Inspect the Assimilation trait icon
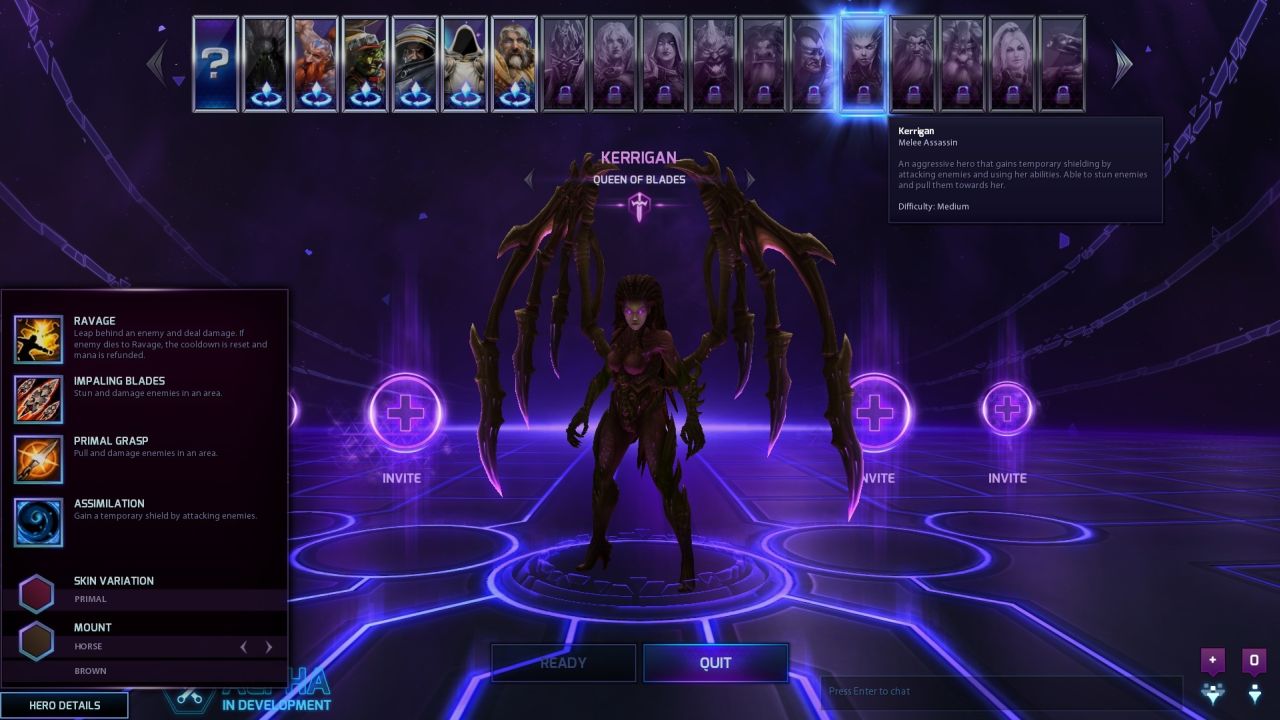Screen dimensions: 1280x720 39,522
